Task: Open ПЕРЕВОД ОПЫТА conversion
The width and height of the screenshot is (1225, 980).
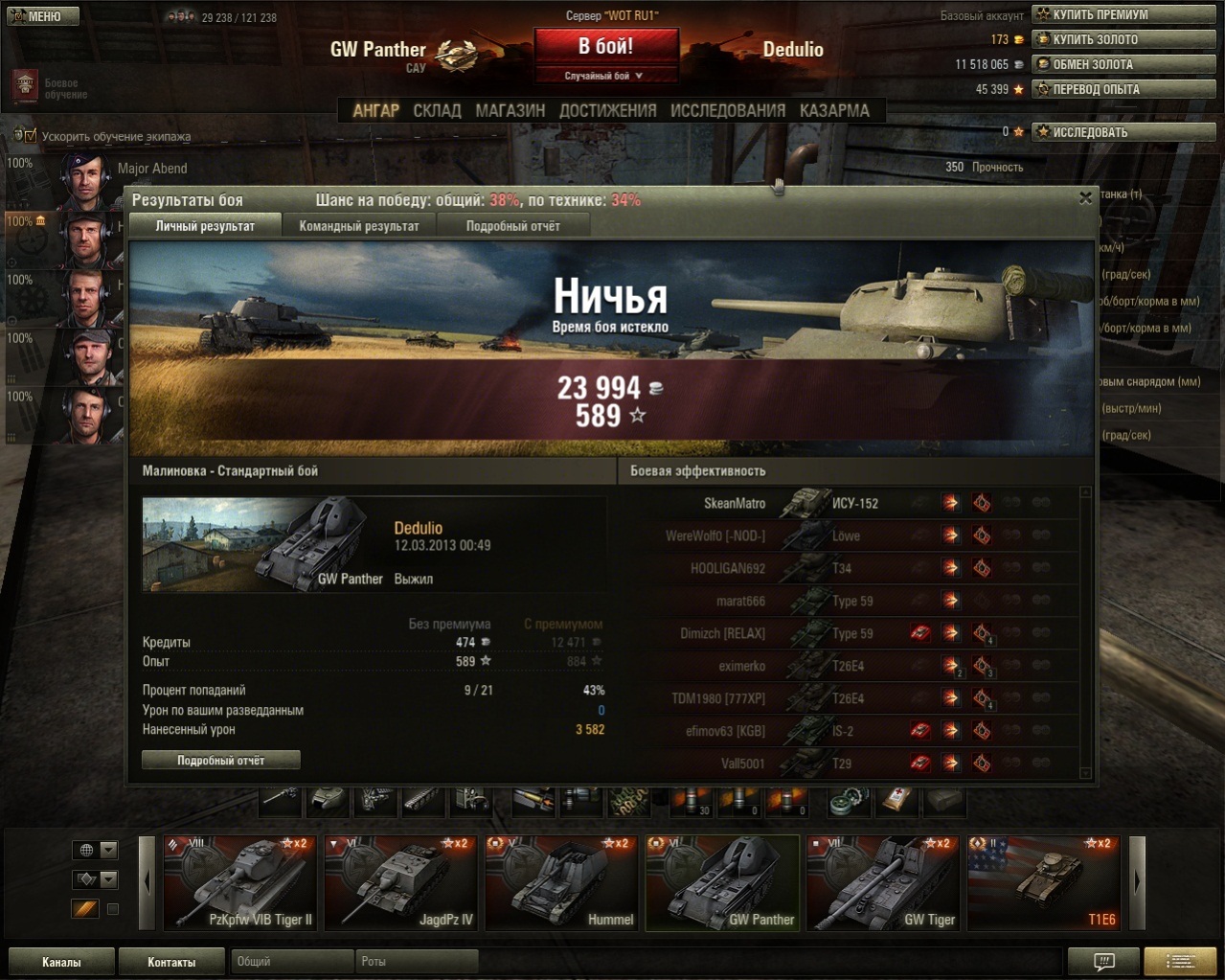Action: click(x=1123, y=89)
